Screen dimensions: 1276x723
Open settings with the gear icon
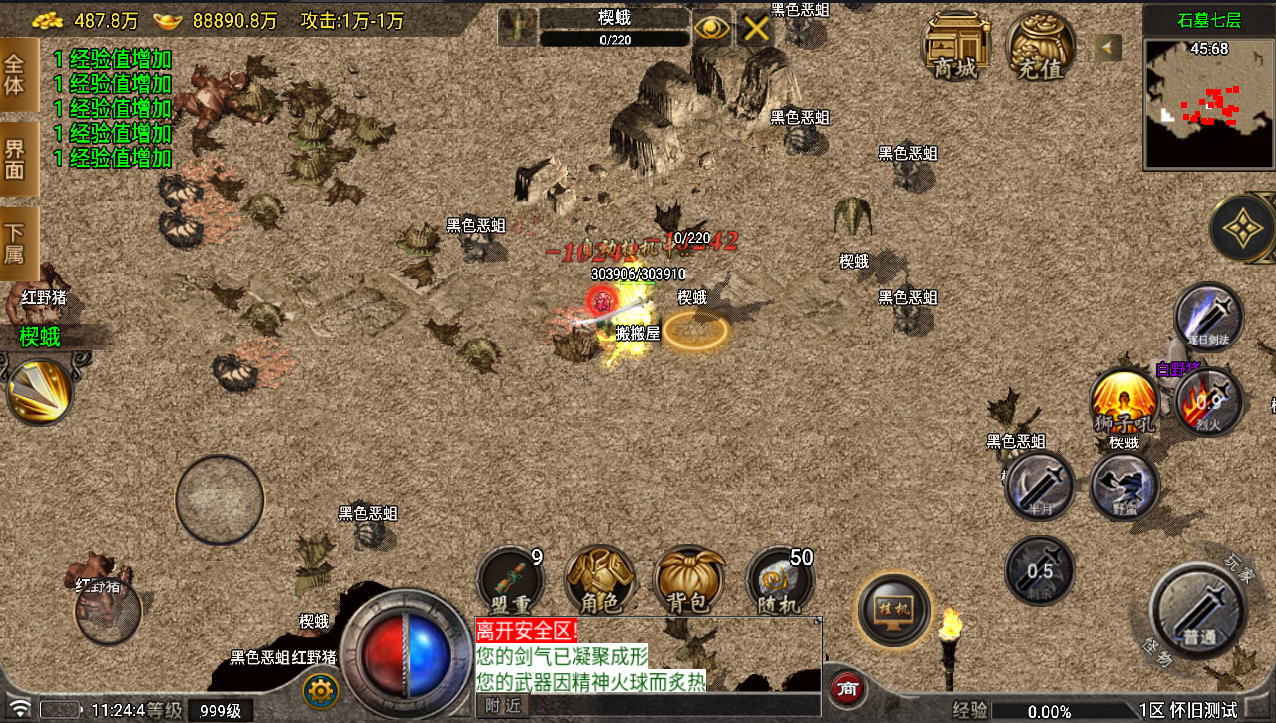pyautogui.click(x=320, y=690)
